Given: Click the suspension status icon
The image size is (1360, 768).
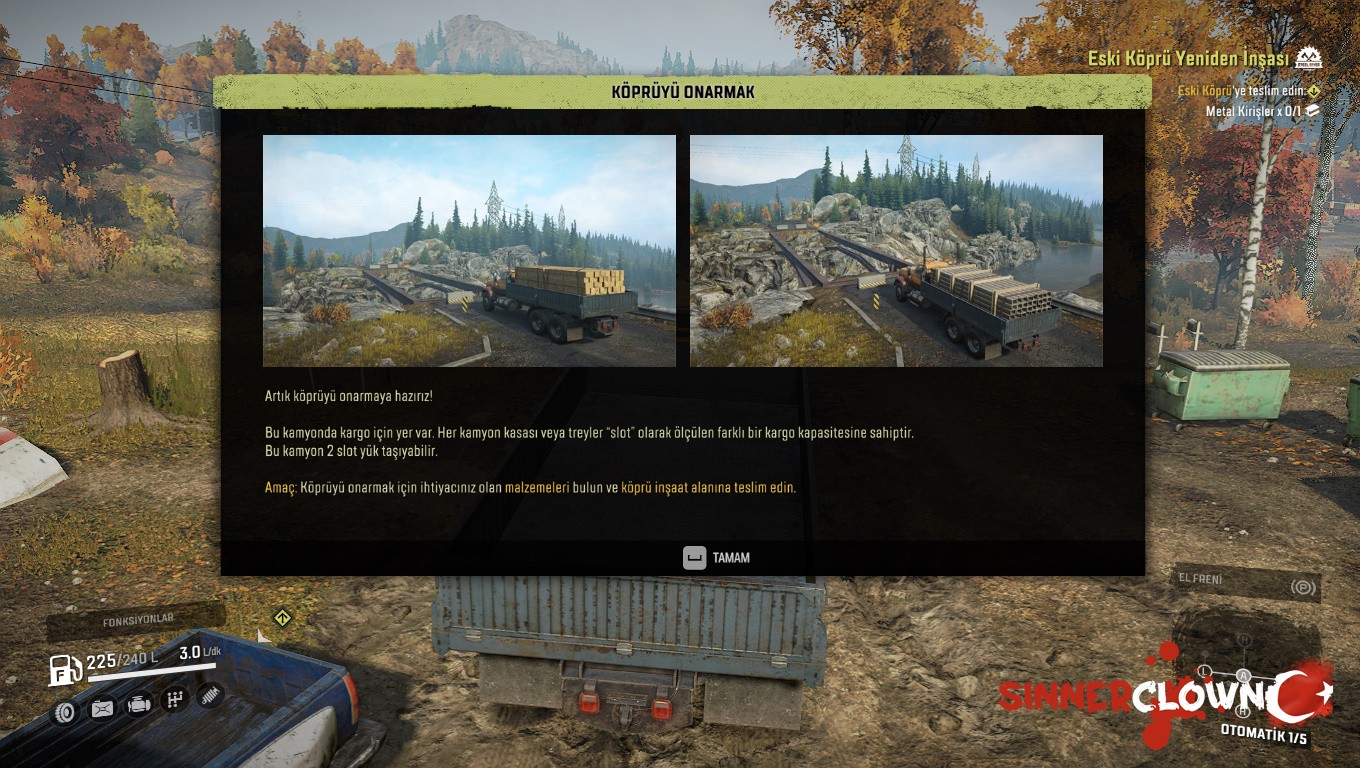Looking at the screenshot, I should pyautogui.click(x=210, y=695).
